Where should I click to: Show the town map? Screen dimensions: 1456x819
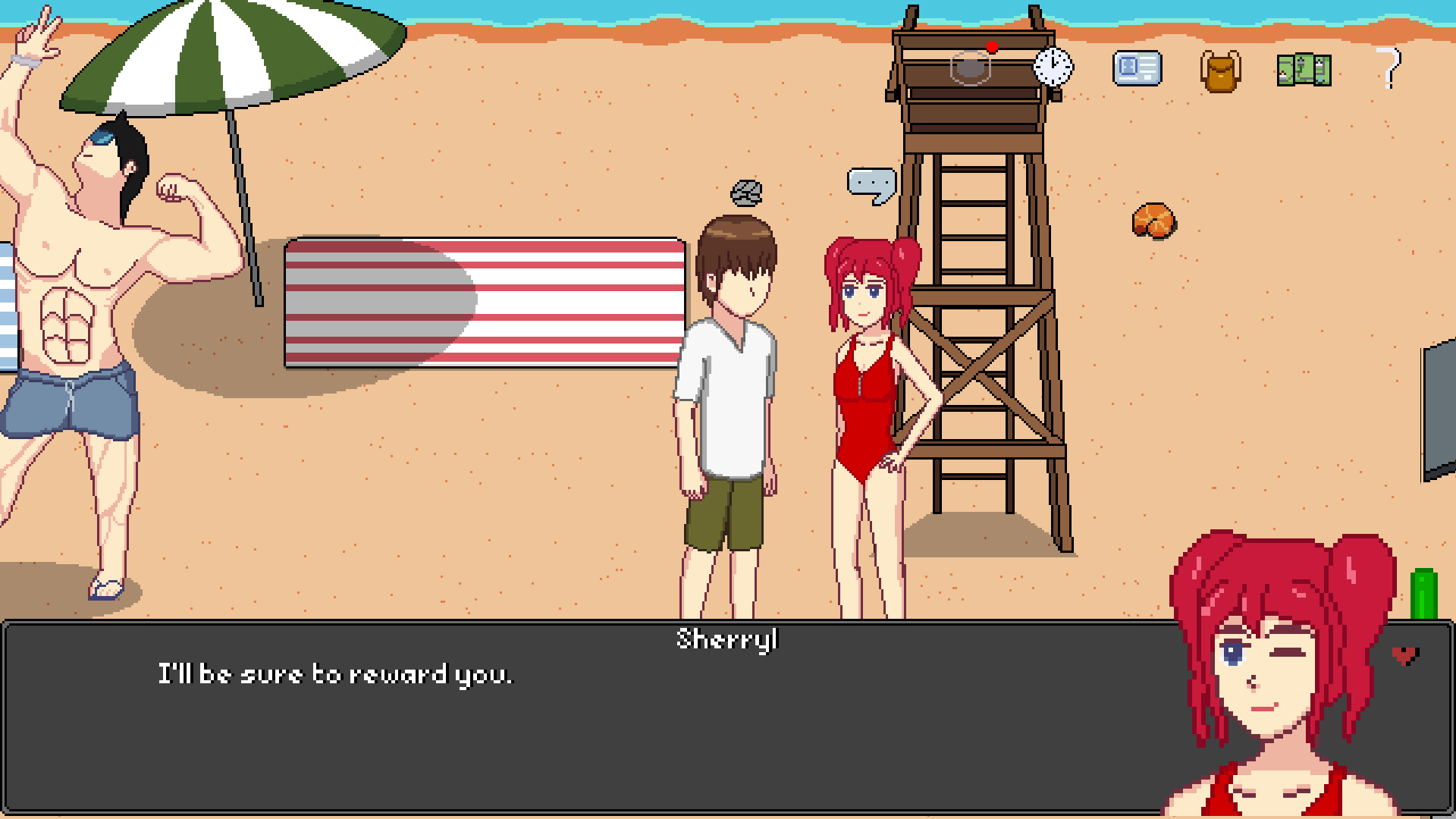pos(1304,70)
